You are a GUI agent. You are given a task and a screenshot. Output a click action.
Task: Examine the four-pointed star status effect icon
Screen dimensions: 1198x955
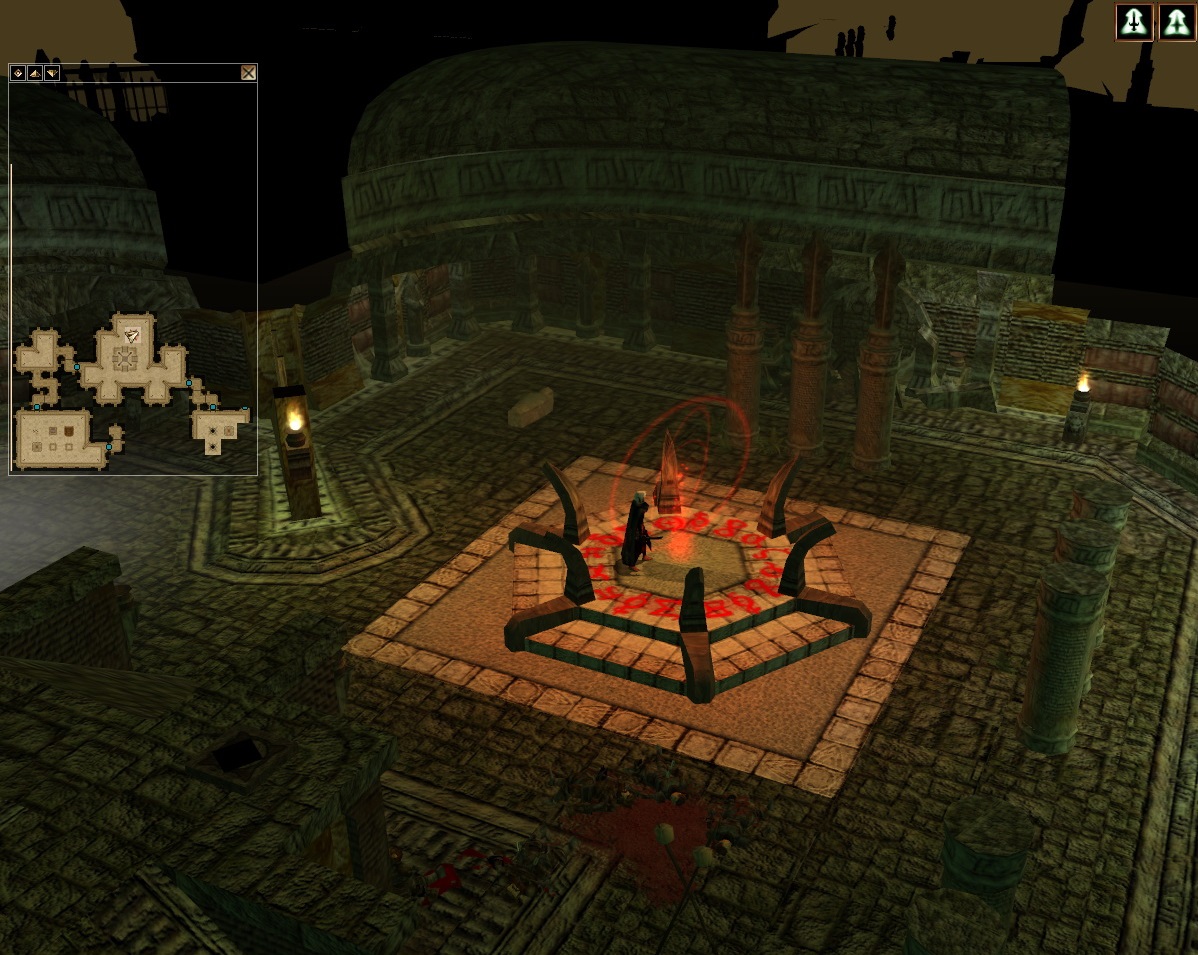pos(1177,22)
